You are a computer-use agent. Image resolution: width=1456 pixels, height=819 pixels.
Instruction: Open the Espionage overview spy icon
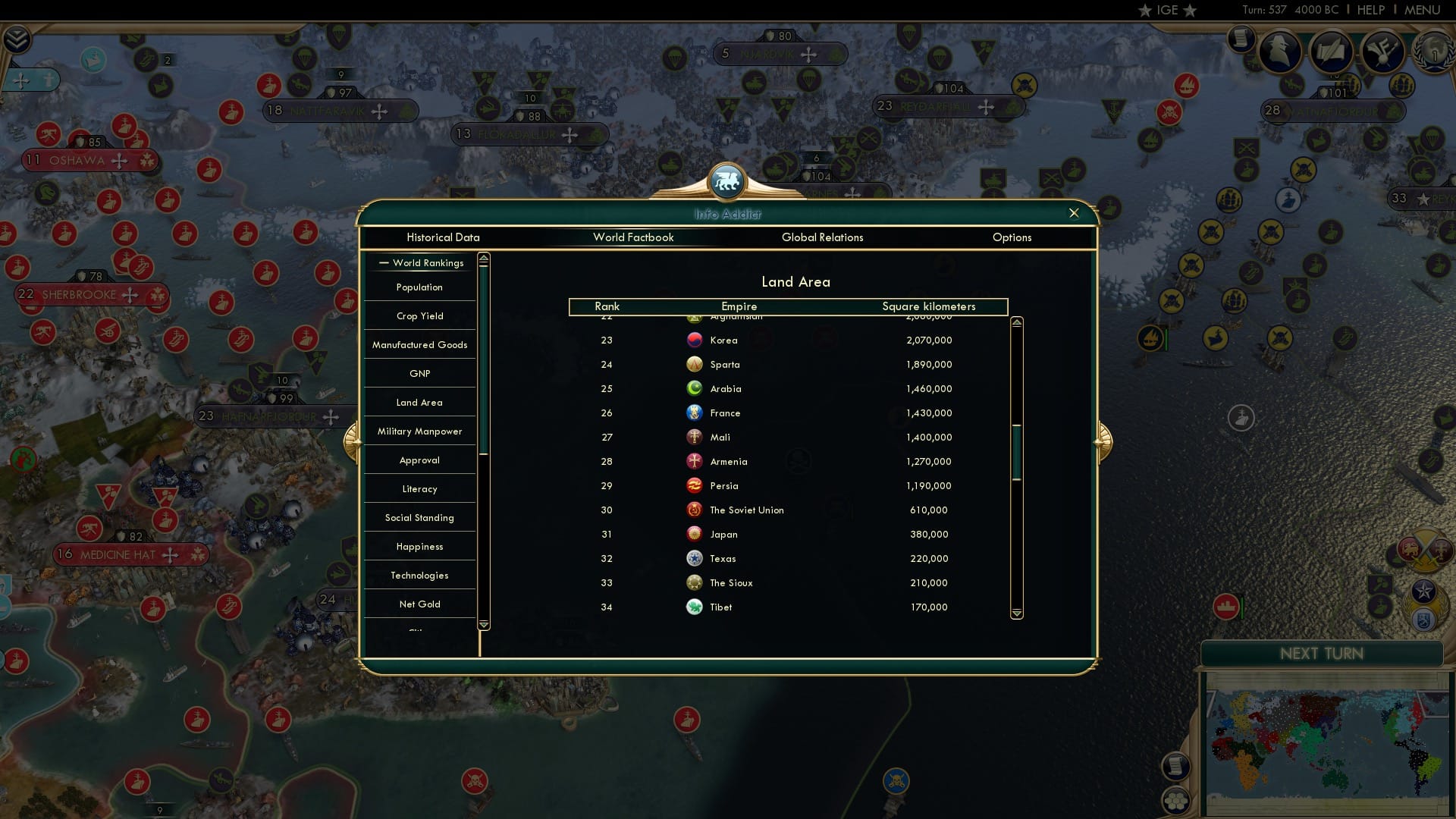point(1279,52)
